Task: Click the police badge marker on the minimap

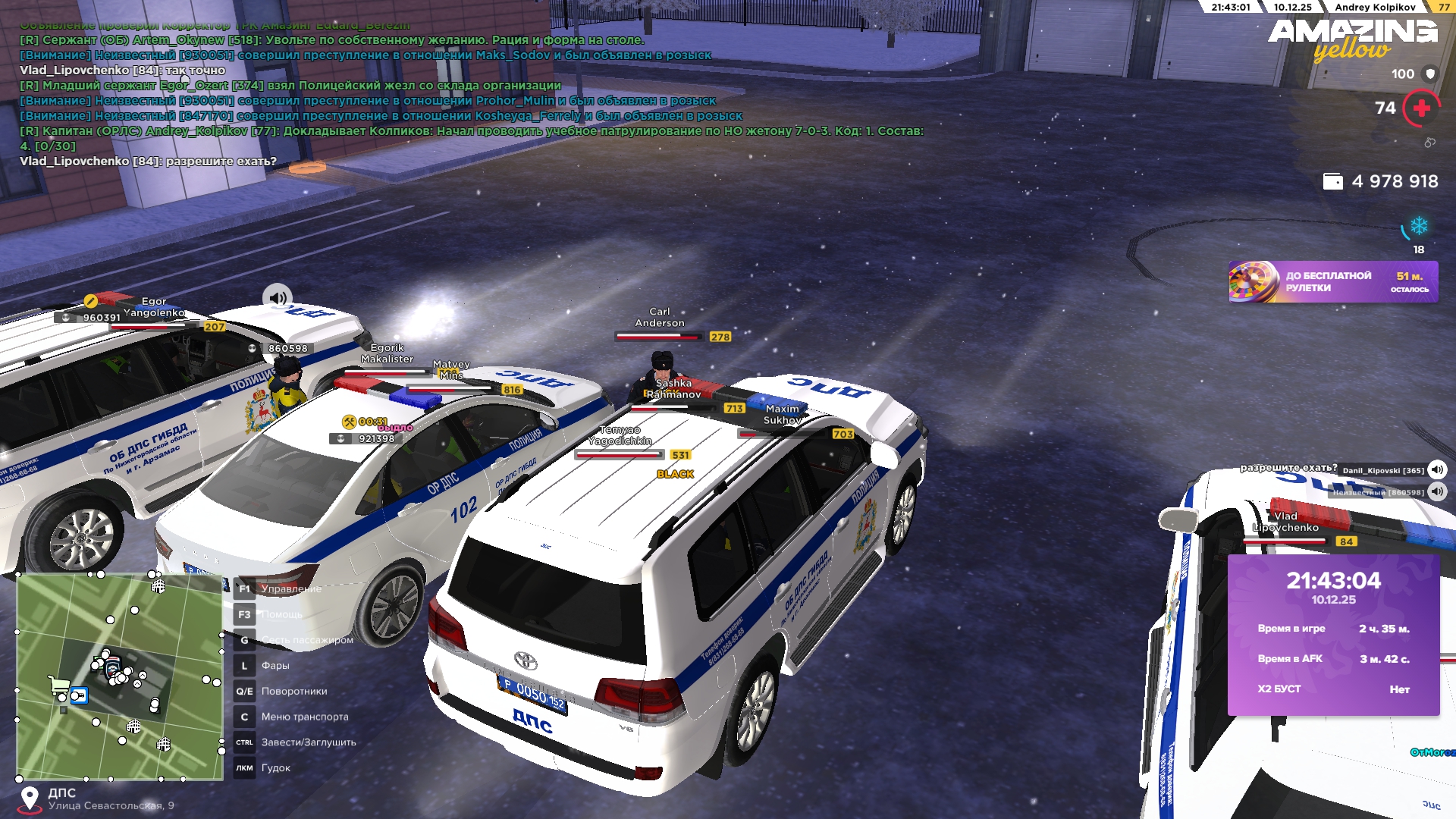Action: [x=111, y=669]
